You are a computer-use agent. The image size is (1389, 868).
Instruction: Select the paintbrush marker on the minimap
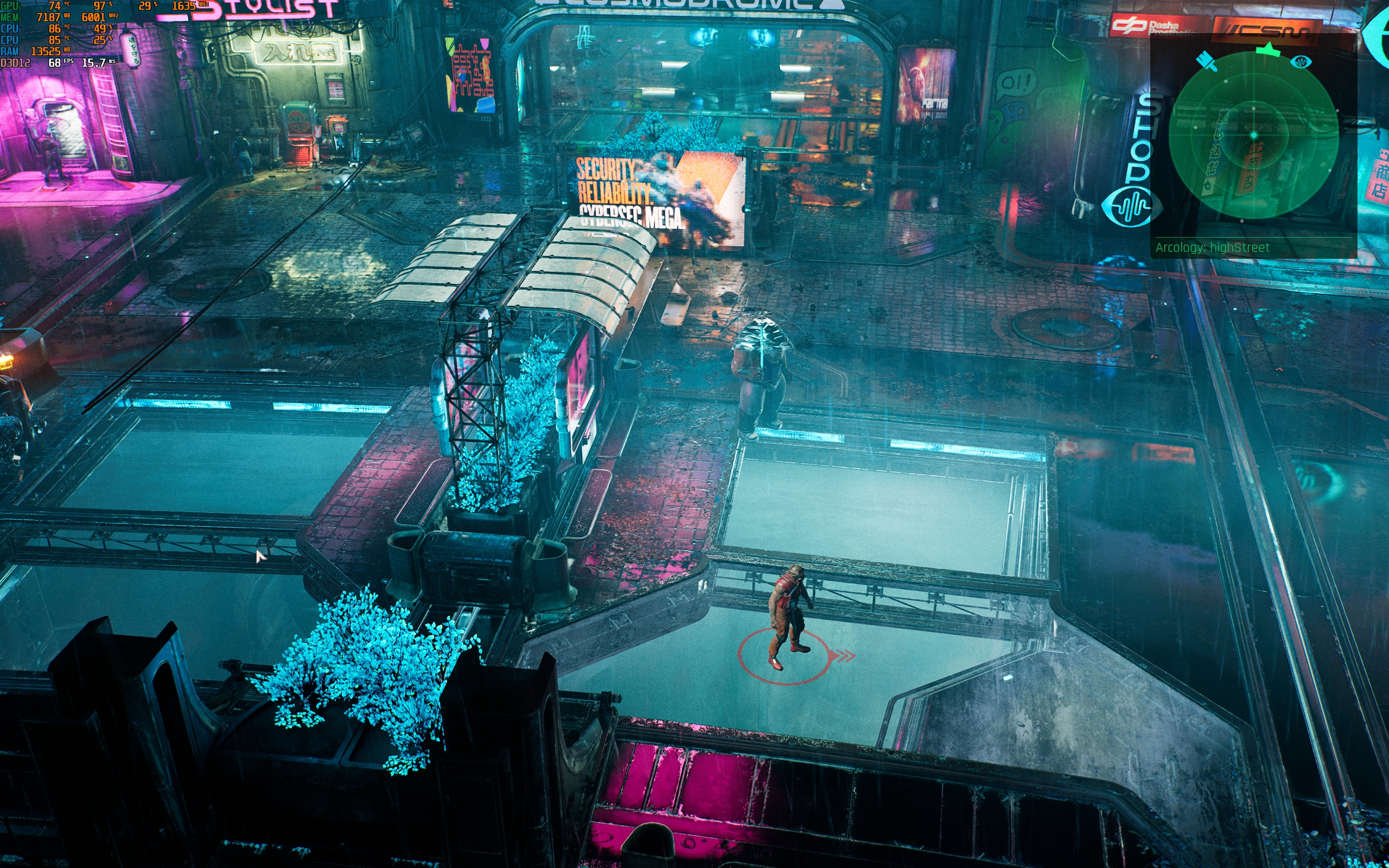point(1207,62)
